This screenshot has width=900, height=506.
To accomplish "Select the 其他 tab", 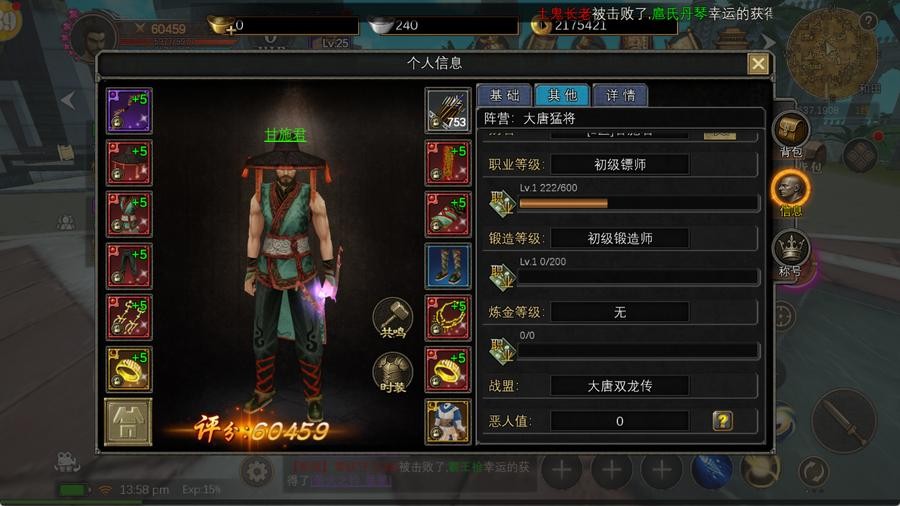I will [x=562, y=96].
